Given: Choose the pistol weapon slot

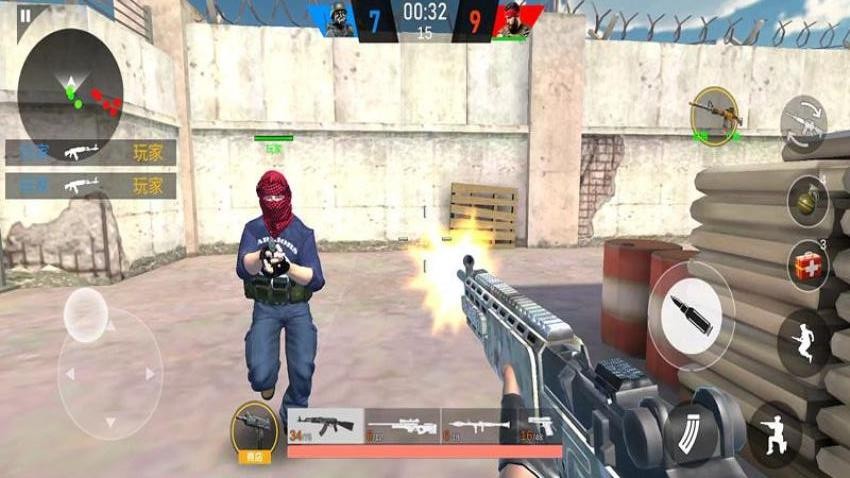Looking at the screenshot, I should pos(541,424).
